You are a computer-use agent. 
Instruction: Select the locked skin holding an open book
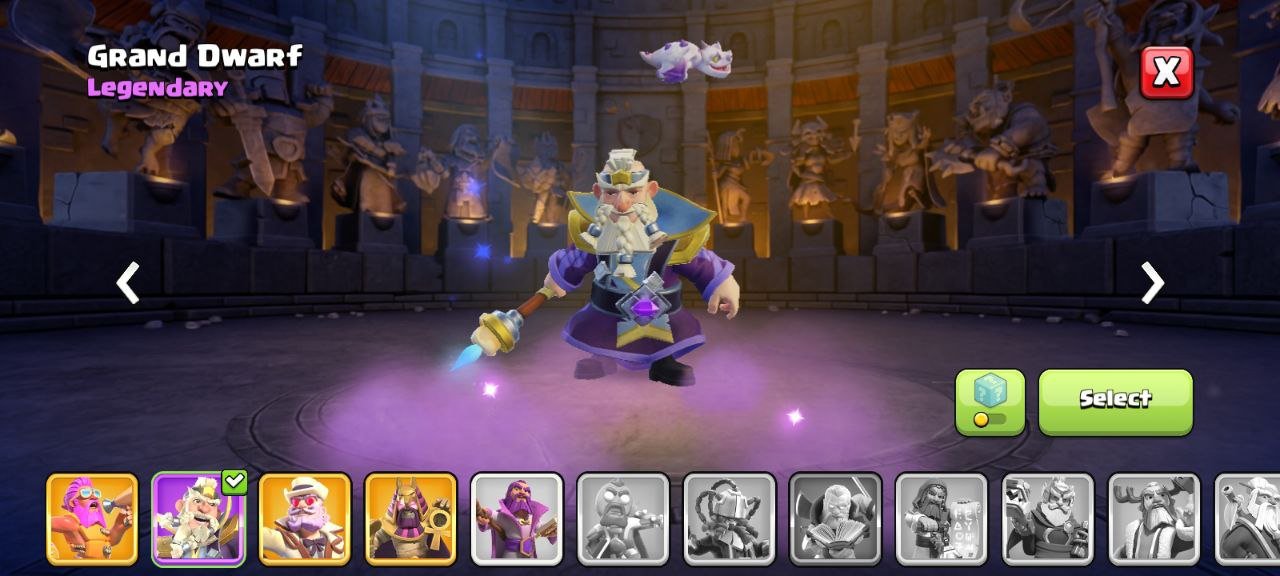[835, 519]
